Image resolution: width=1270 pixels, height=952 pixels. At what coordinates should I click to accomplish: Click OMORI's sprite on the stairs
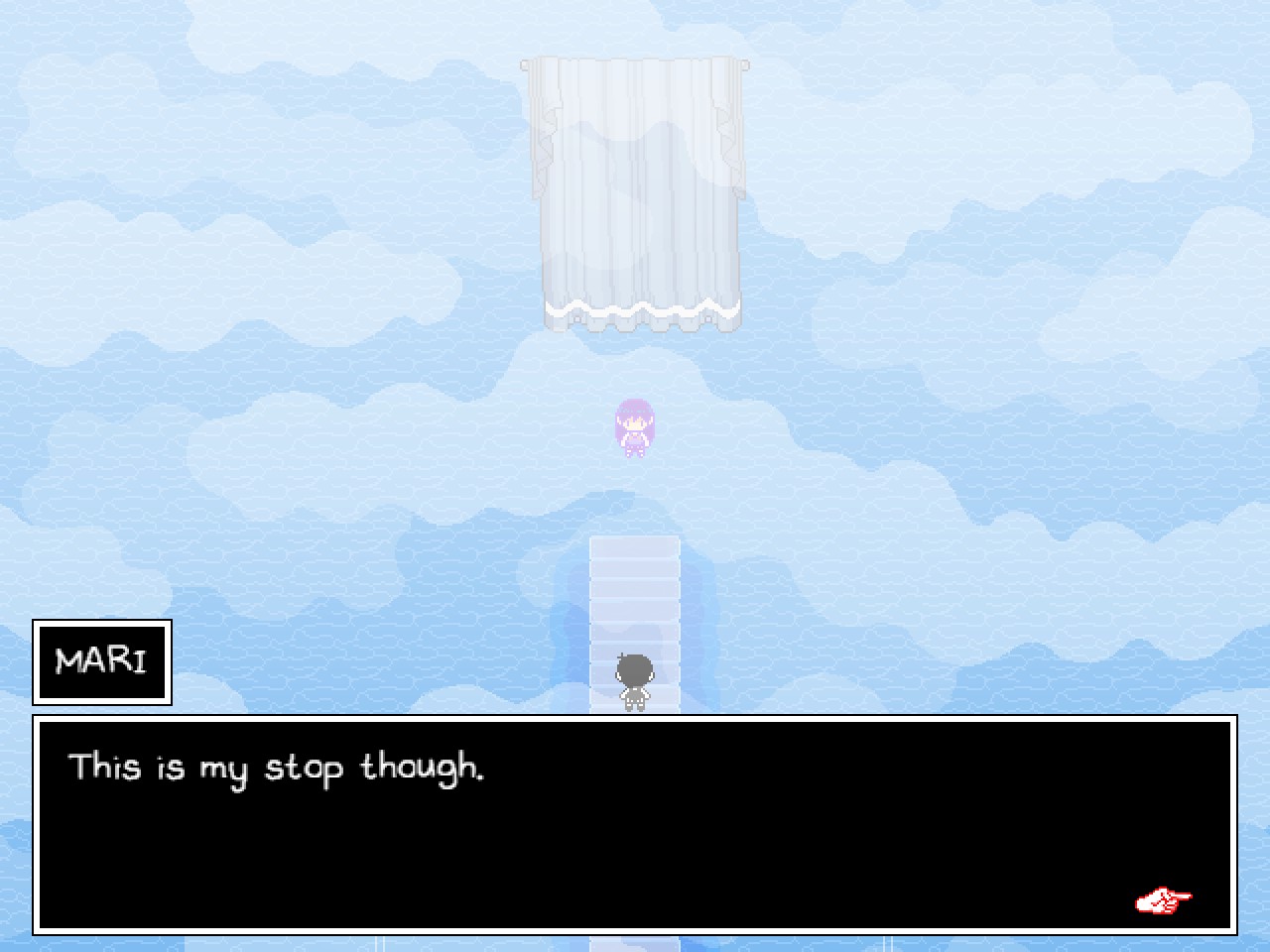(x=634, y=679)
